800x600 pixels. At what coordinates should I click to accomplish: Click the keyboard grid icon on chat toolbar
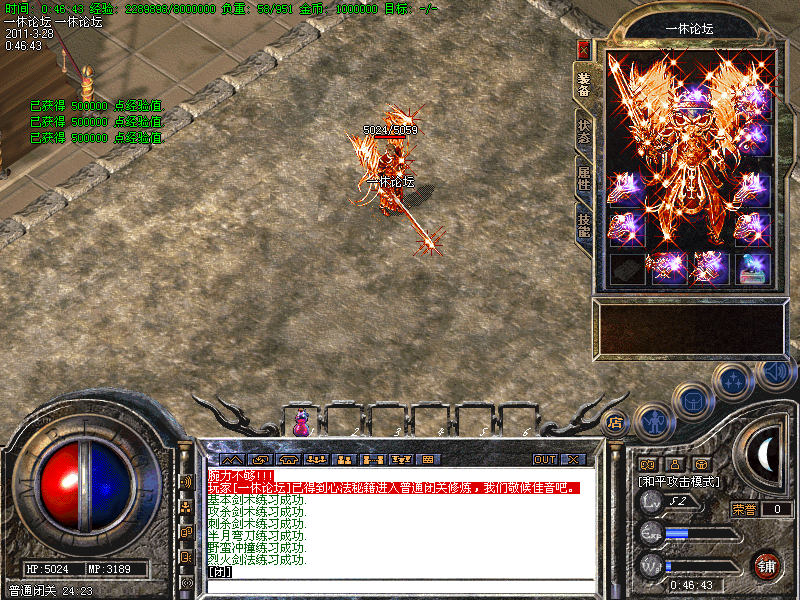tap(428, 460)
